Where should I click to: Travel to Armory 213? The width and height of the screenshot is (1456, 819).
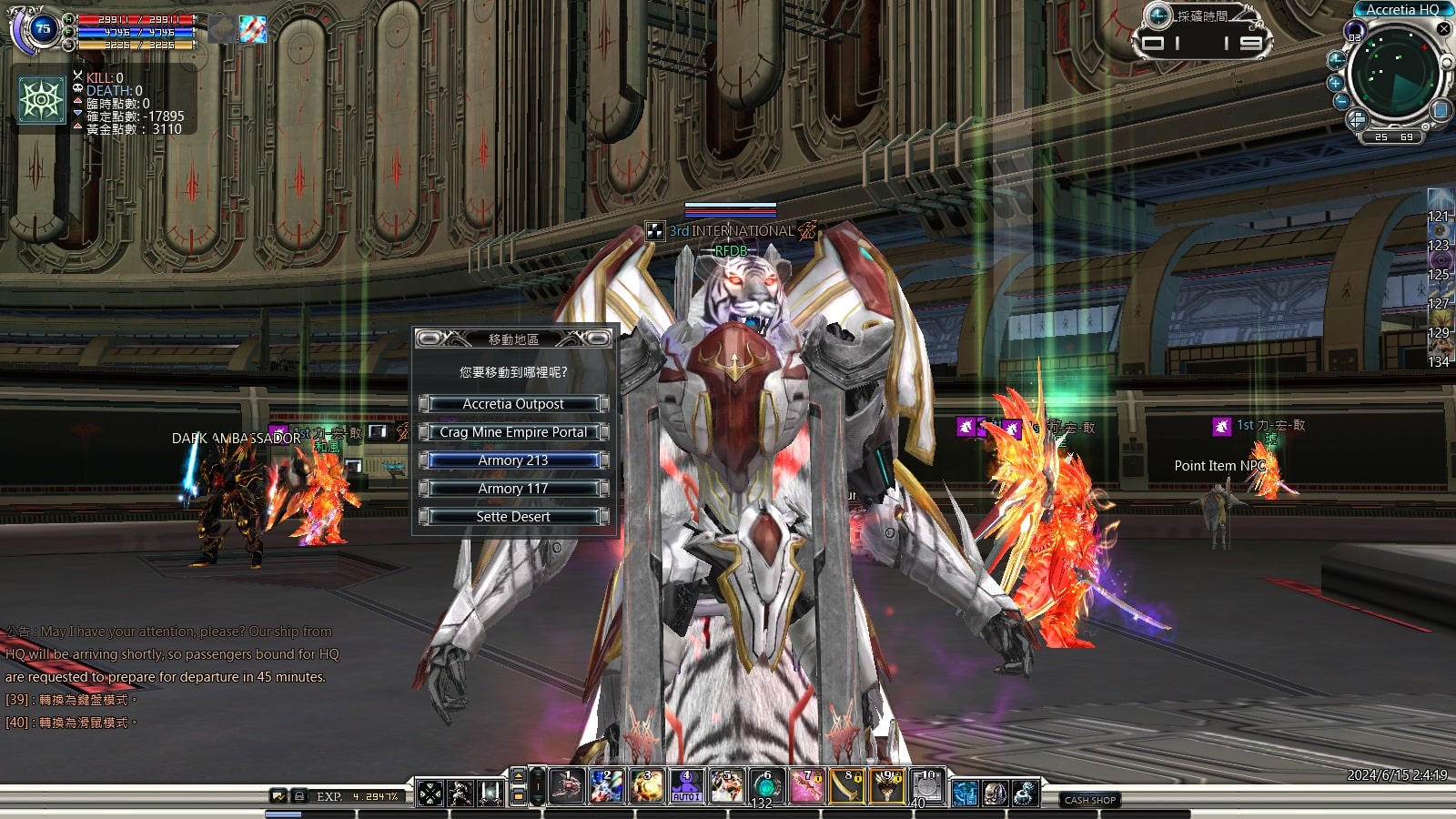513,460
